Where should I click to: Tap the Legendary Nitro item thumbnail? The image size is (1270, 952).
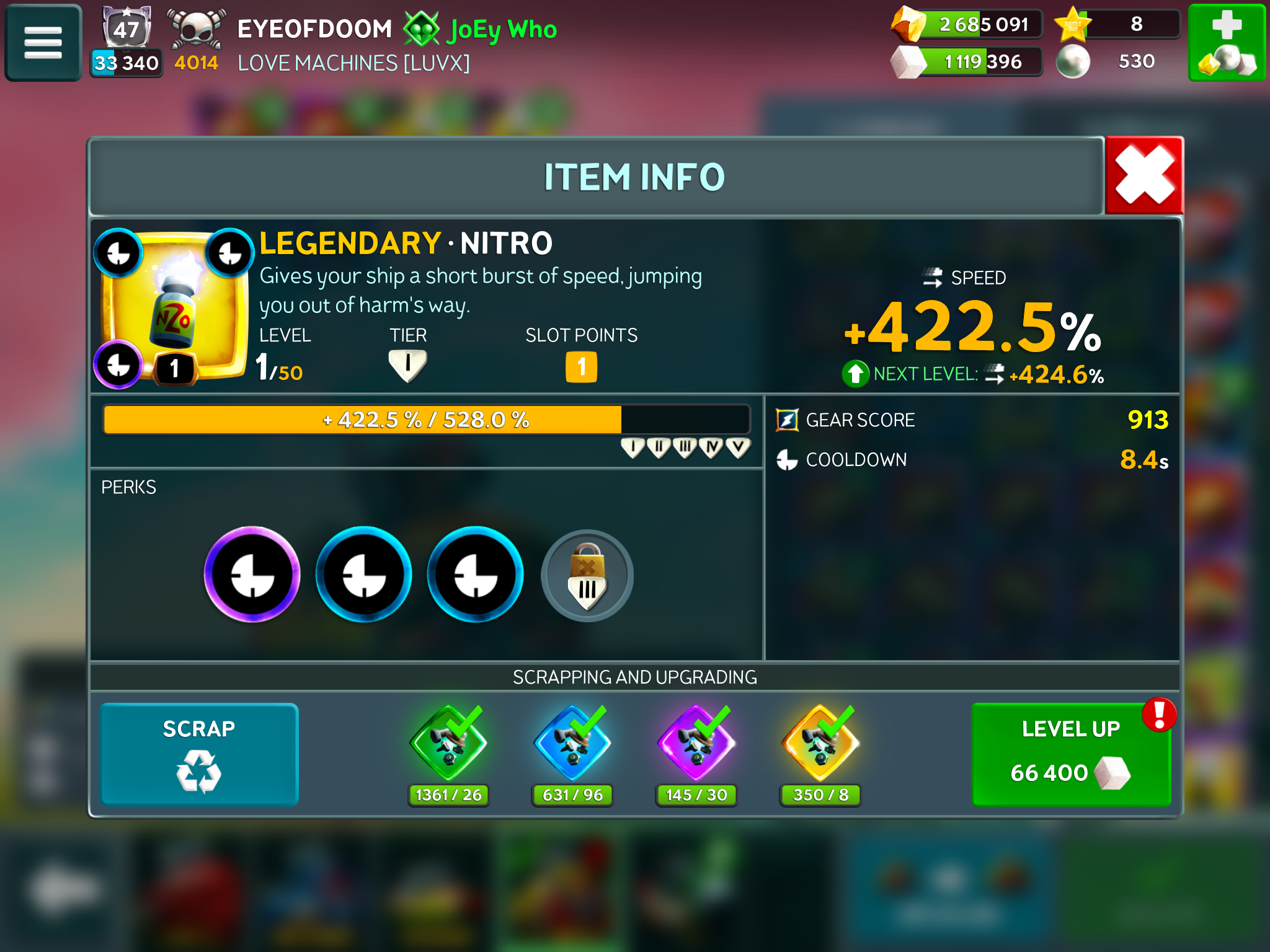174,307
